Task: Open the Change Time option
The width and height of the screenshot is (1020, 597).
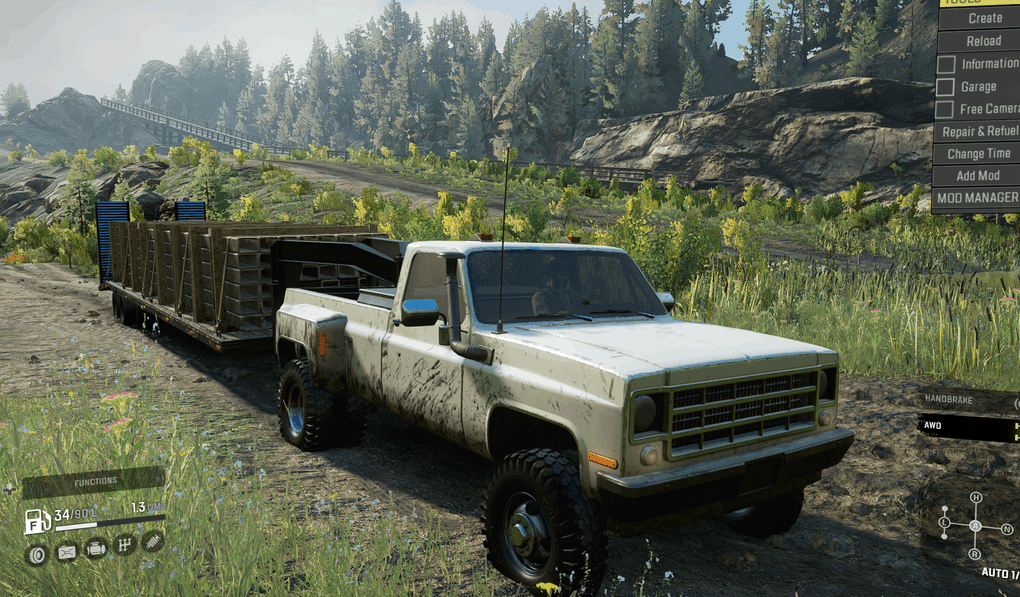Action: click(979, 154)
